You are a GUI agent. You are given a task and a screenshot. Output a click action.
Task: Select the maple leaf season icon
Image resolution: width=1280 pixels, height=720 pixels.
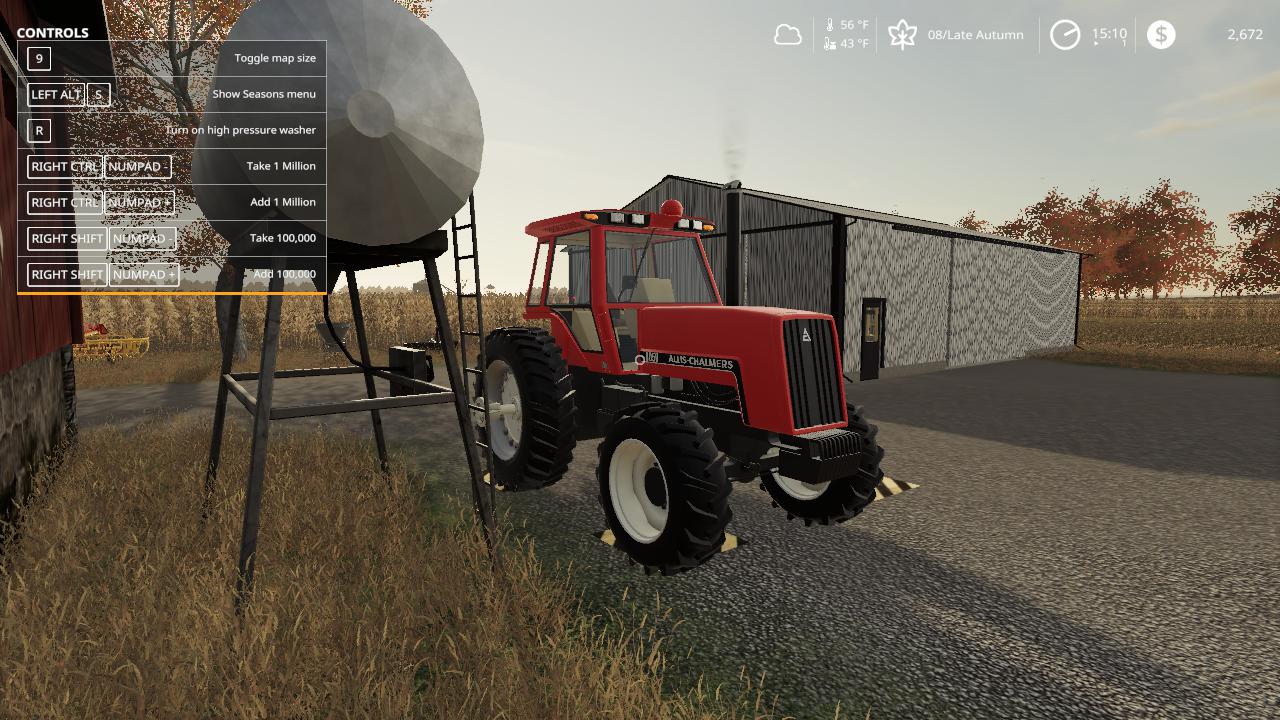pos(902,35)
